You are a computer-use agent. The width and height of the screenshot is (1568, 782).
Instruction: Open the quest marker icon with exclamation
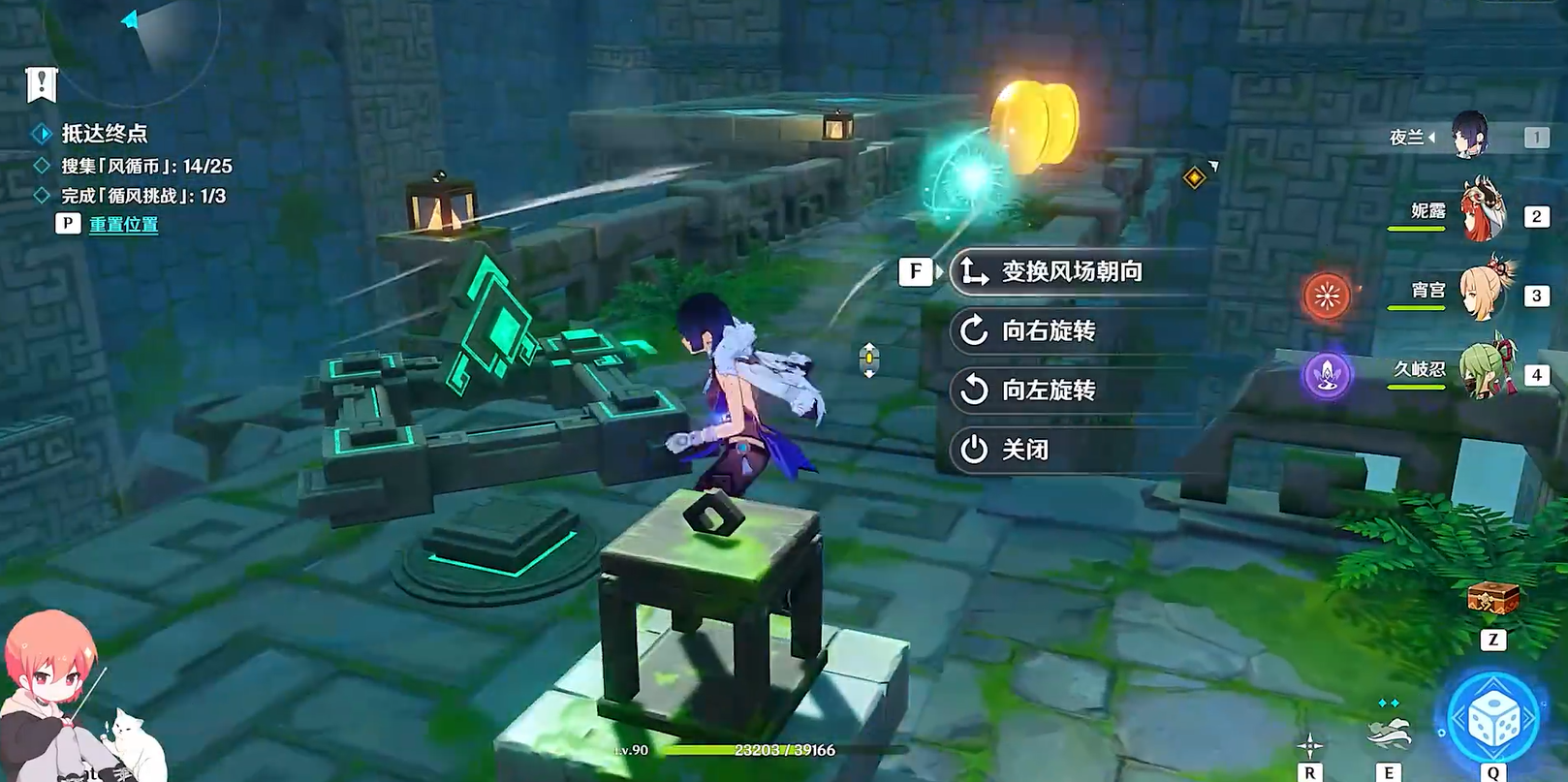[42, 84]
